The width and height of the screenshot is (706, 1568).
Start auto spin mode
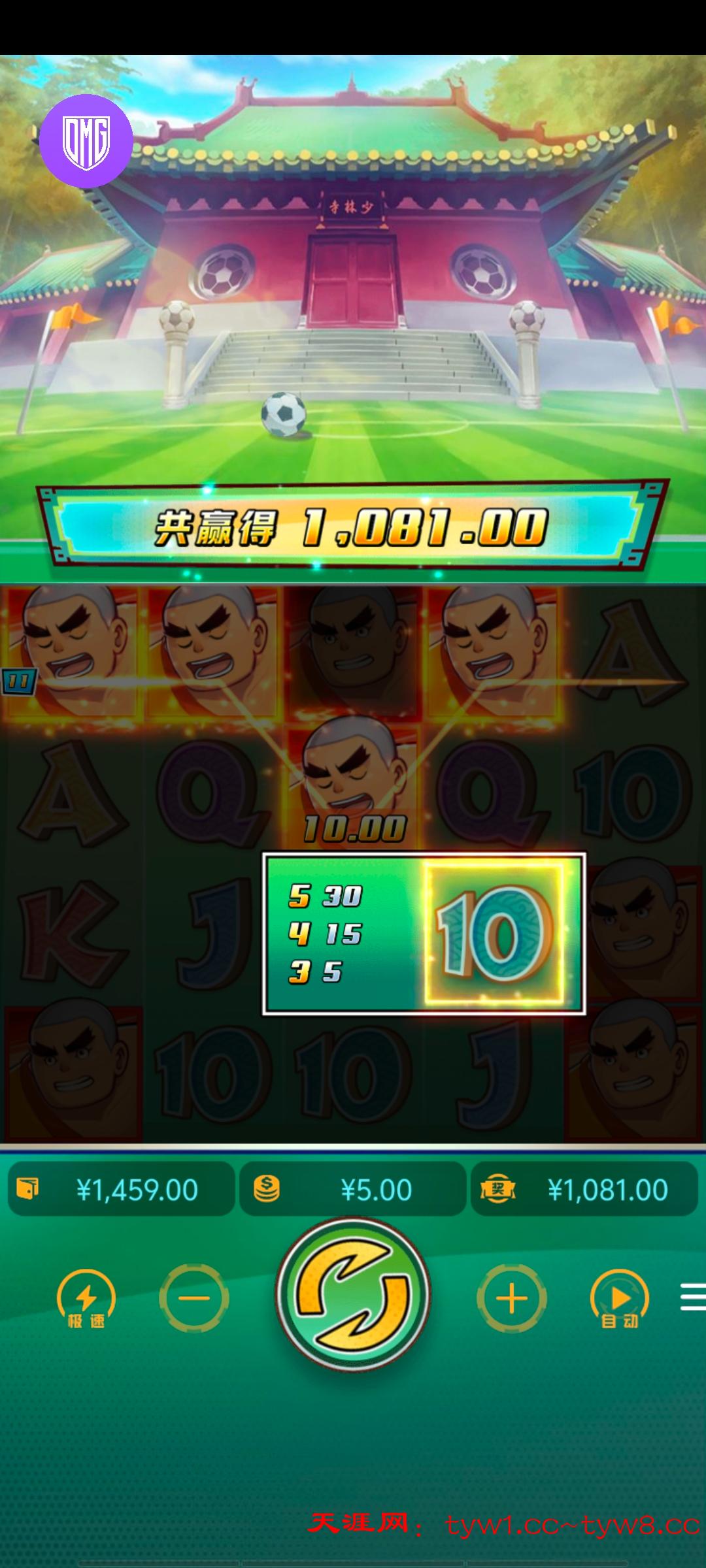tap(619, 1300)
